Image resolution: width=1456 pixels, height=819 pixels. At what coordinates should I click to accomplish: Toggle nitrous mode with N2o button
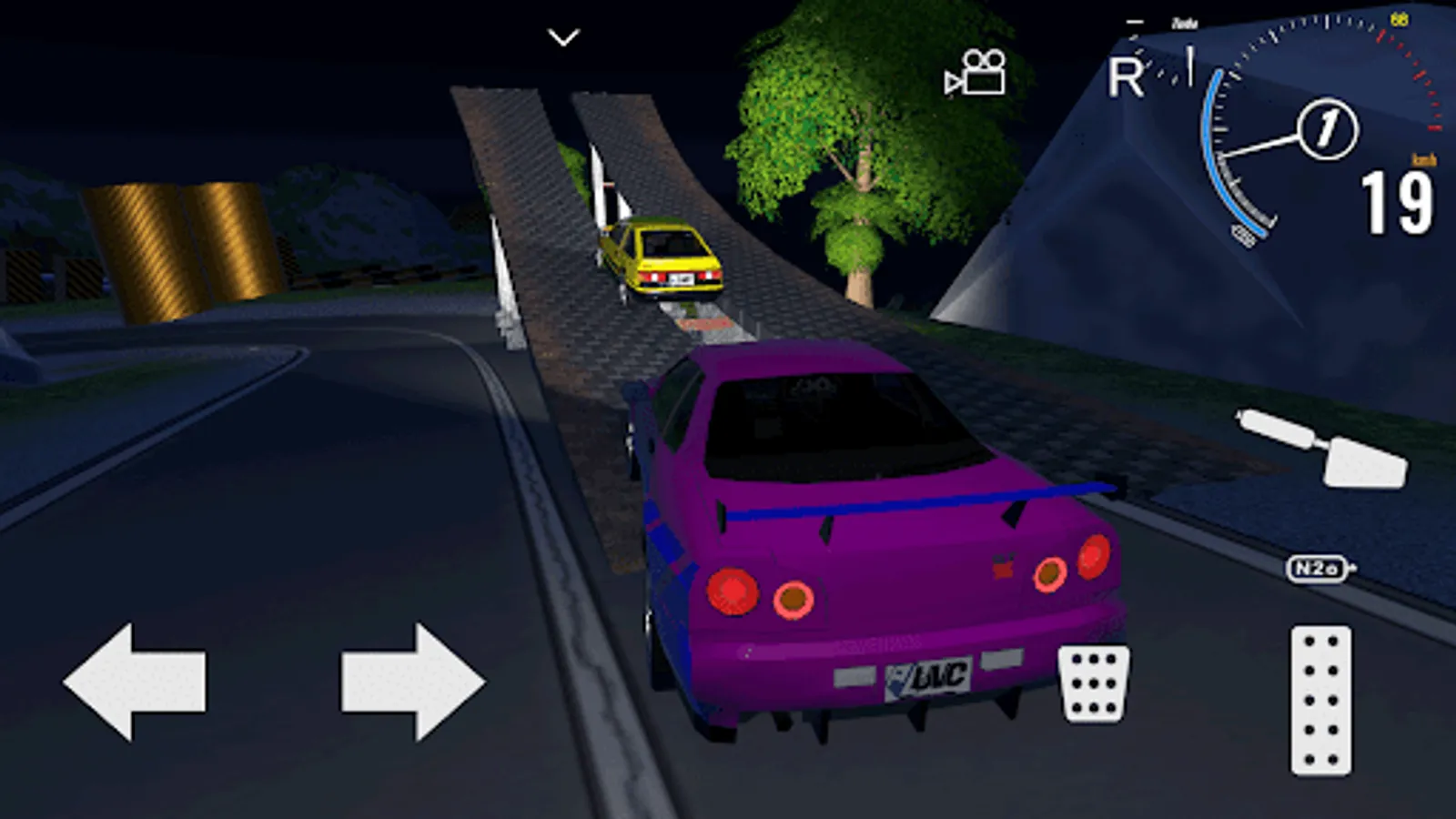click(1315, 566)
